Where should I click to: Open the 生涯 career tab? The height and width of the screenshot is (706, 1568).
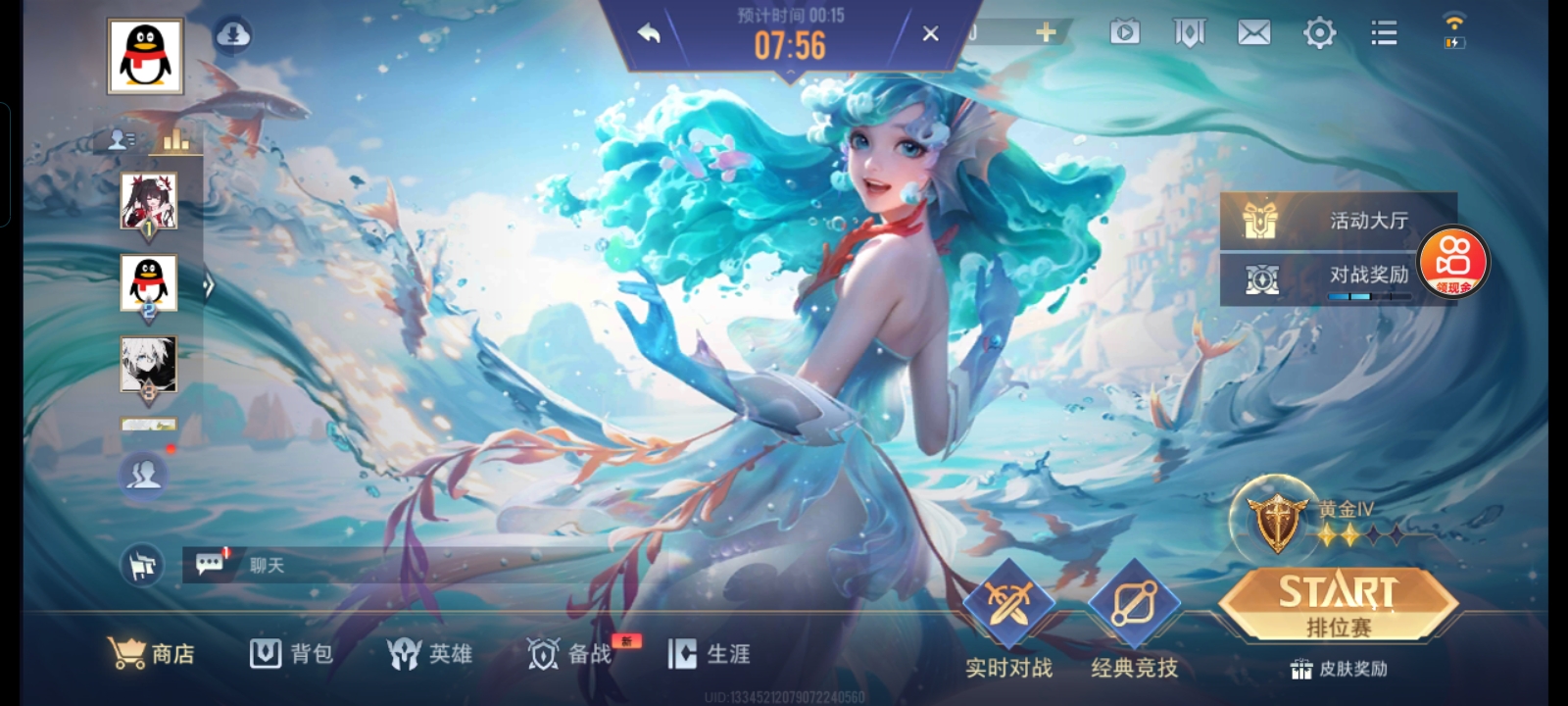point(710,655)
